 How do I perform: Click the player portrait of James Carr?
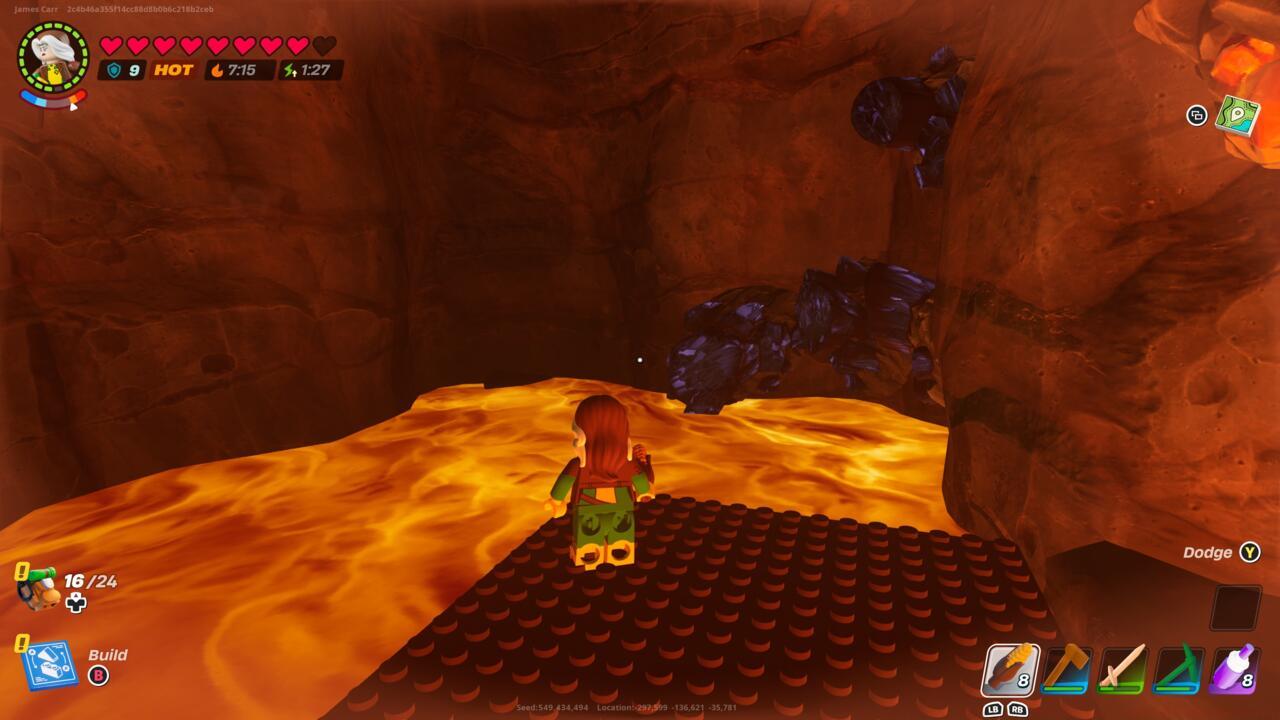(x=53, y=55)
